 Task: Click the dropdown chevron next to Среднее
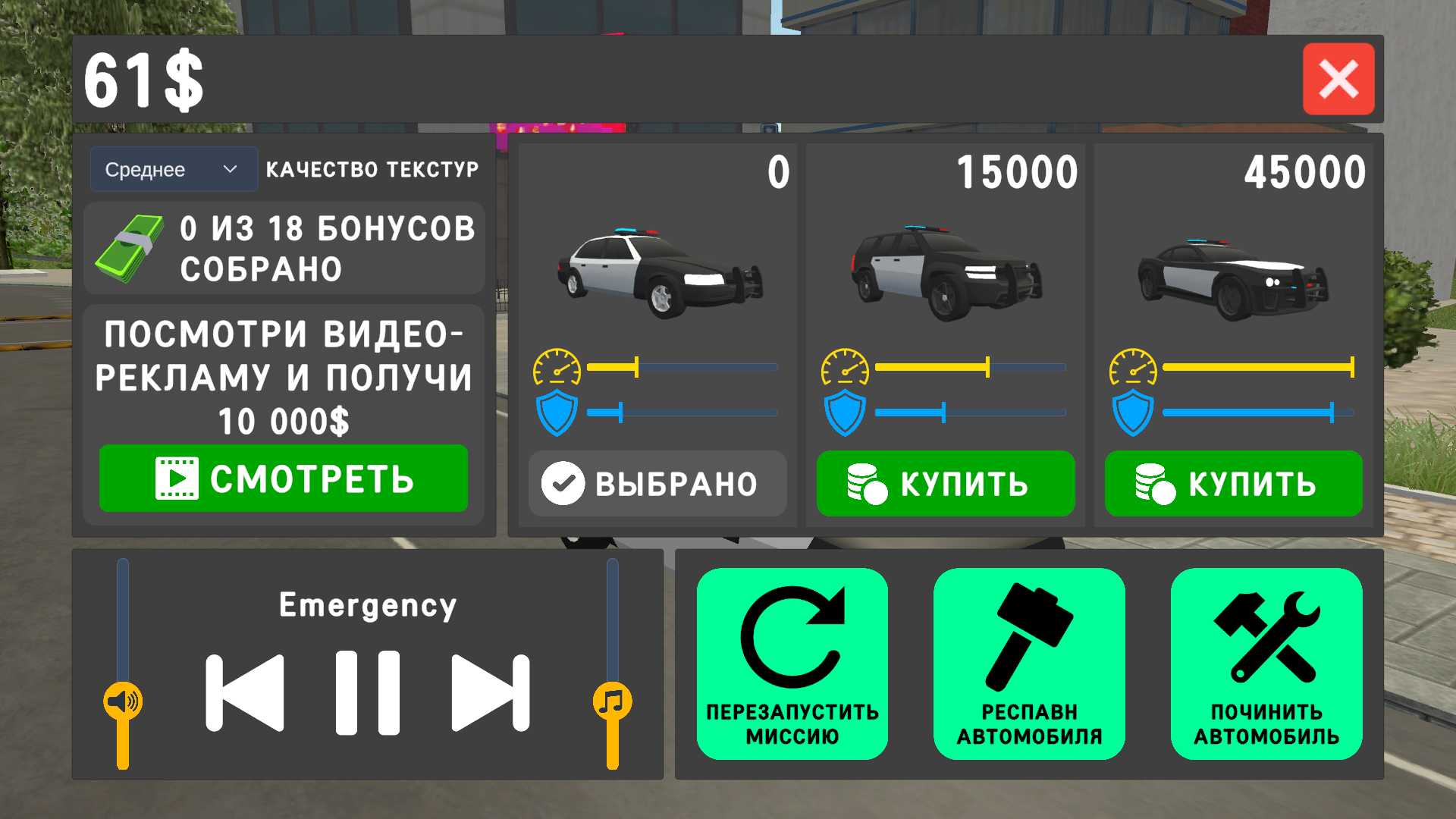pos(231,169)
